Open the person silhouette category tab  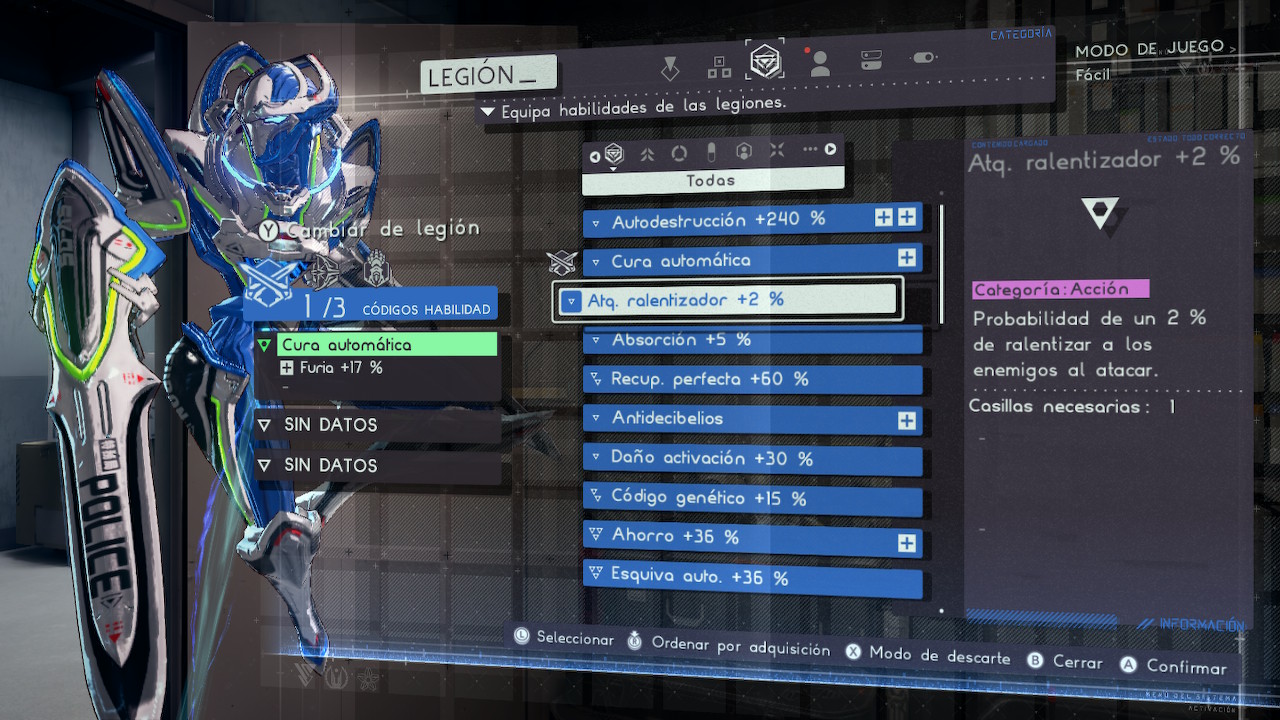click(x=820, y=64)
